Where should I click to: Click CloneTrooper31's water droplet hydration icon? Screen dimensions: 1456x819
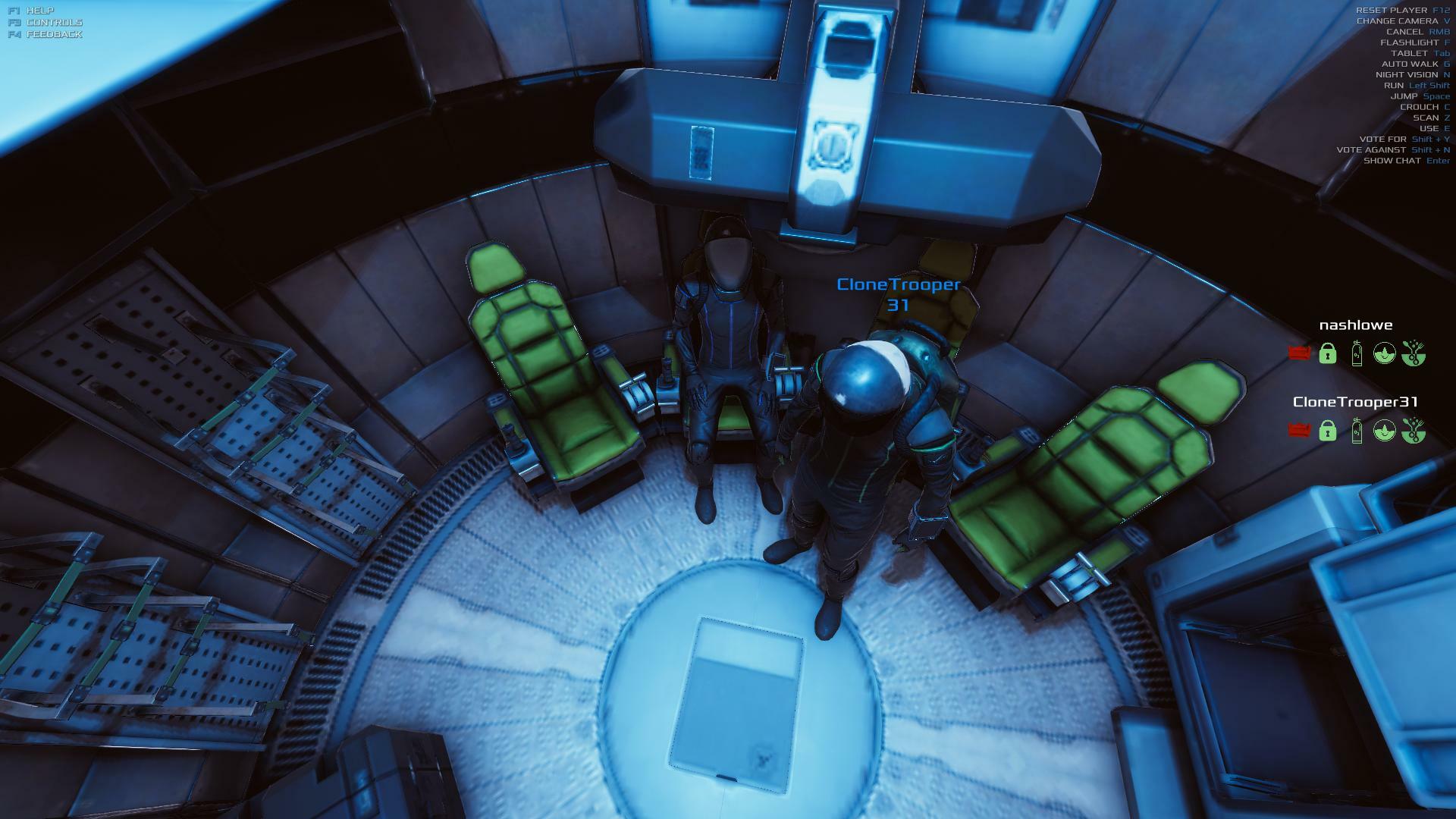tap(1385, 431)
